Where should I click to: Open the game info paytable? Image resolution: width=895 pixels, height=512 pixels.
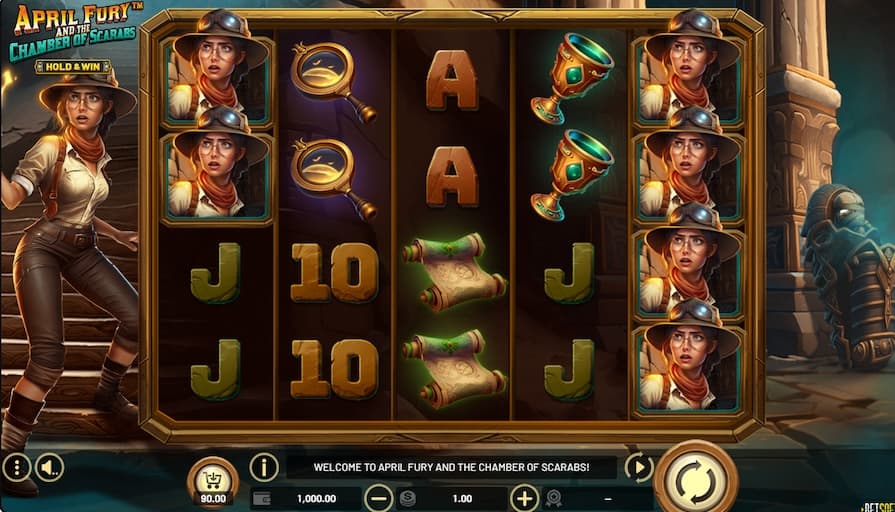(x=264, y=467)
